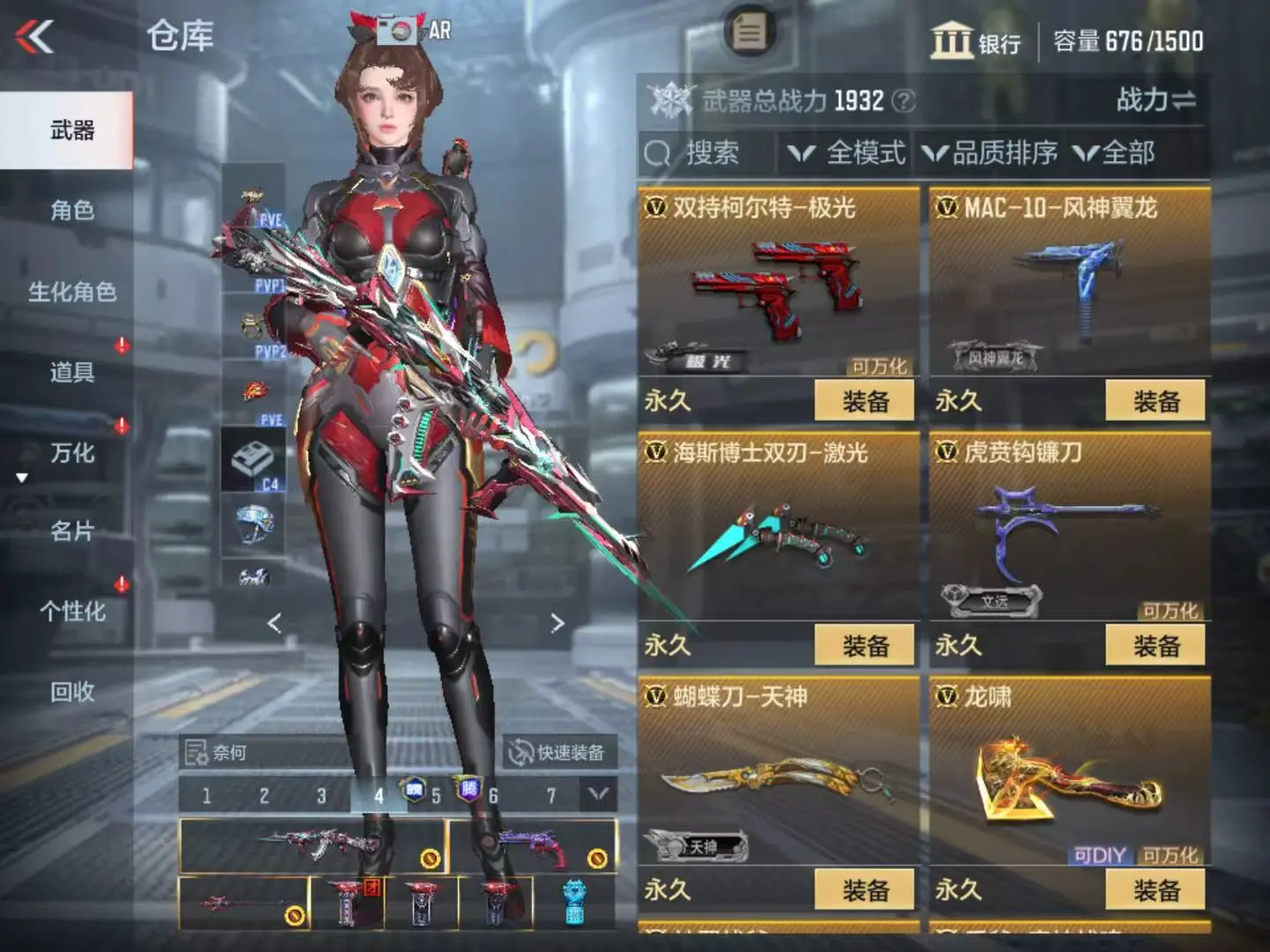Image resolution: width=1270 pixels, height=952 pixels.
Task: Show the next character preview with right arrow
Action: point(557,623)
